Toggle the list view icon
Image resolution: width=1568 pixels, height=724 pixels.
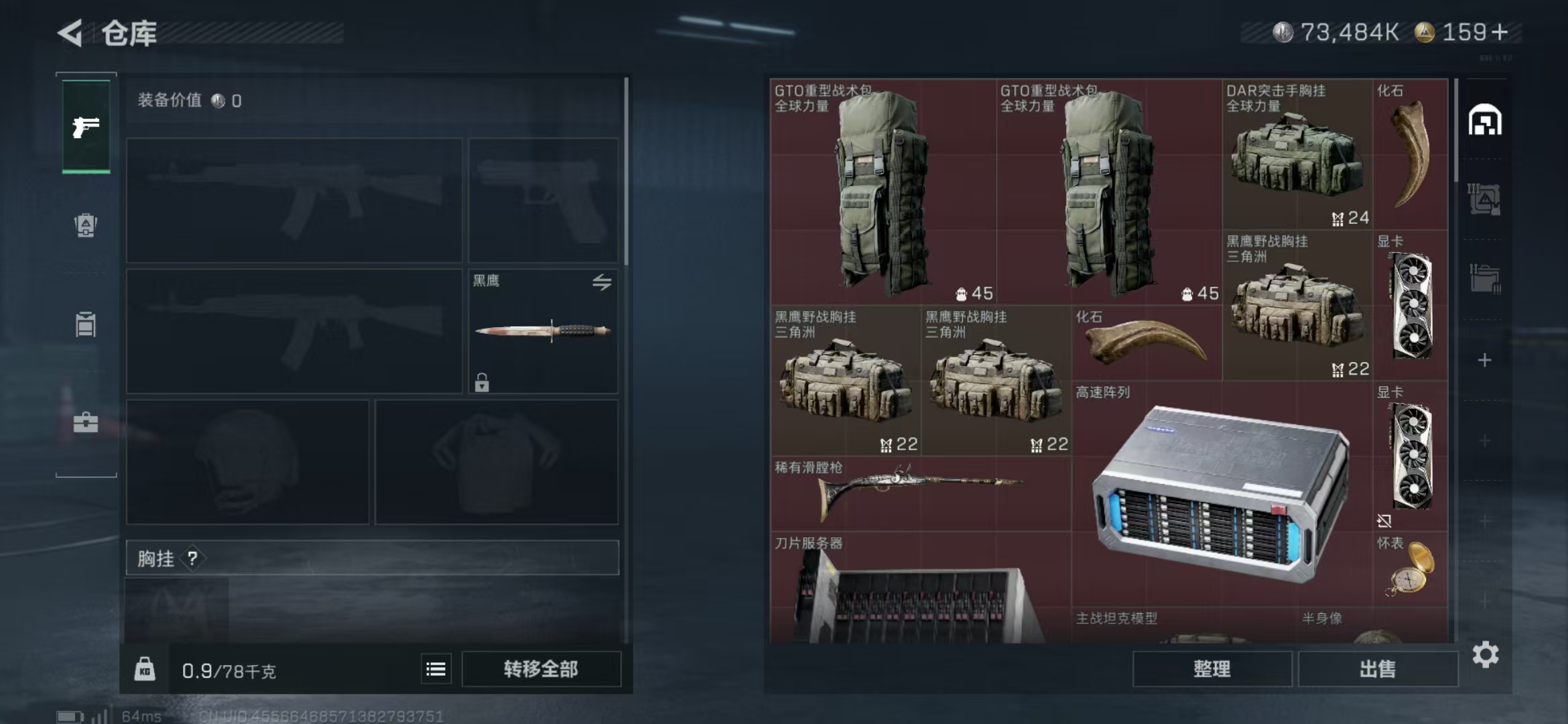(x=436, y=669)
